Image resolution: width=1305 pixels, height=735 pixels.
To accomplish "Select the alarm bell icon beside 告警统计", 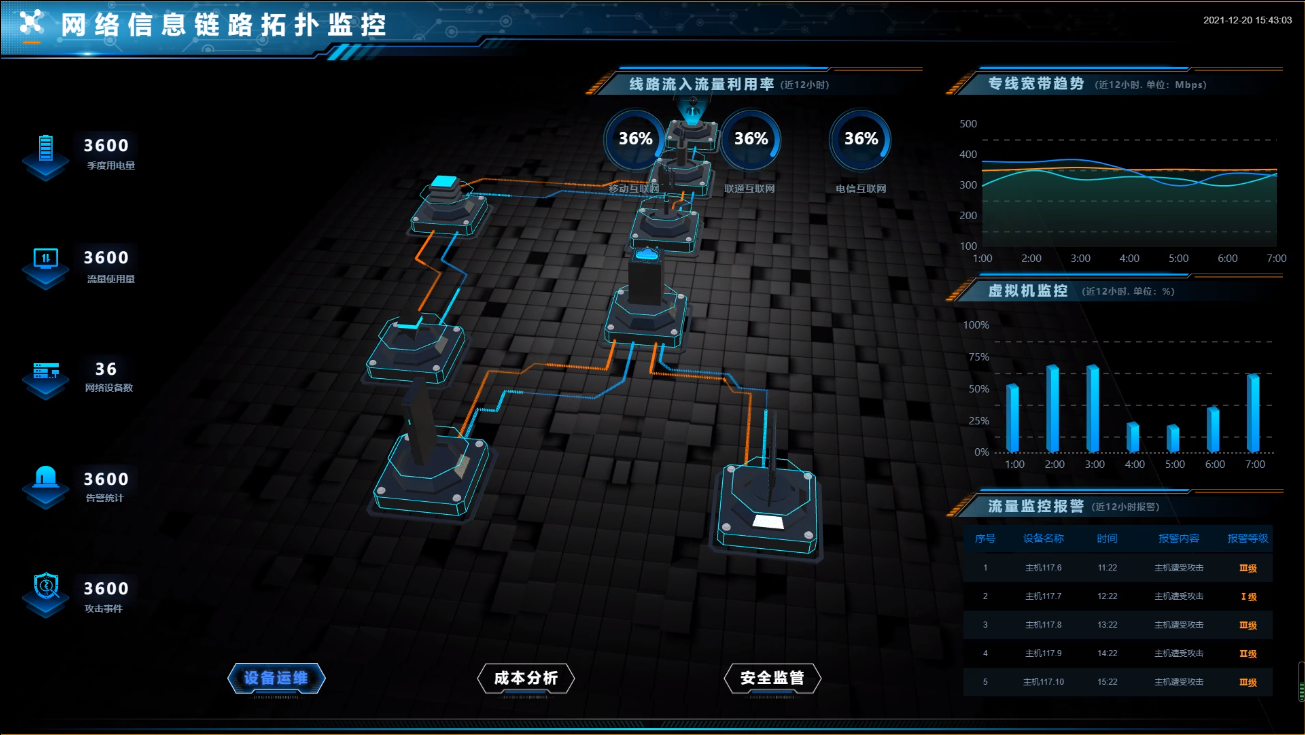I will point(45,478).
